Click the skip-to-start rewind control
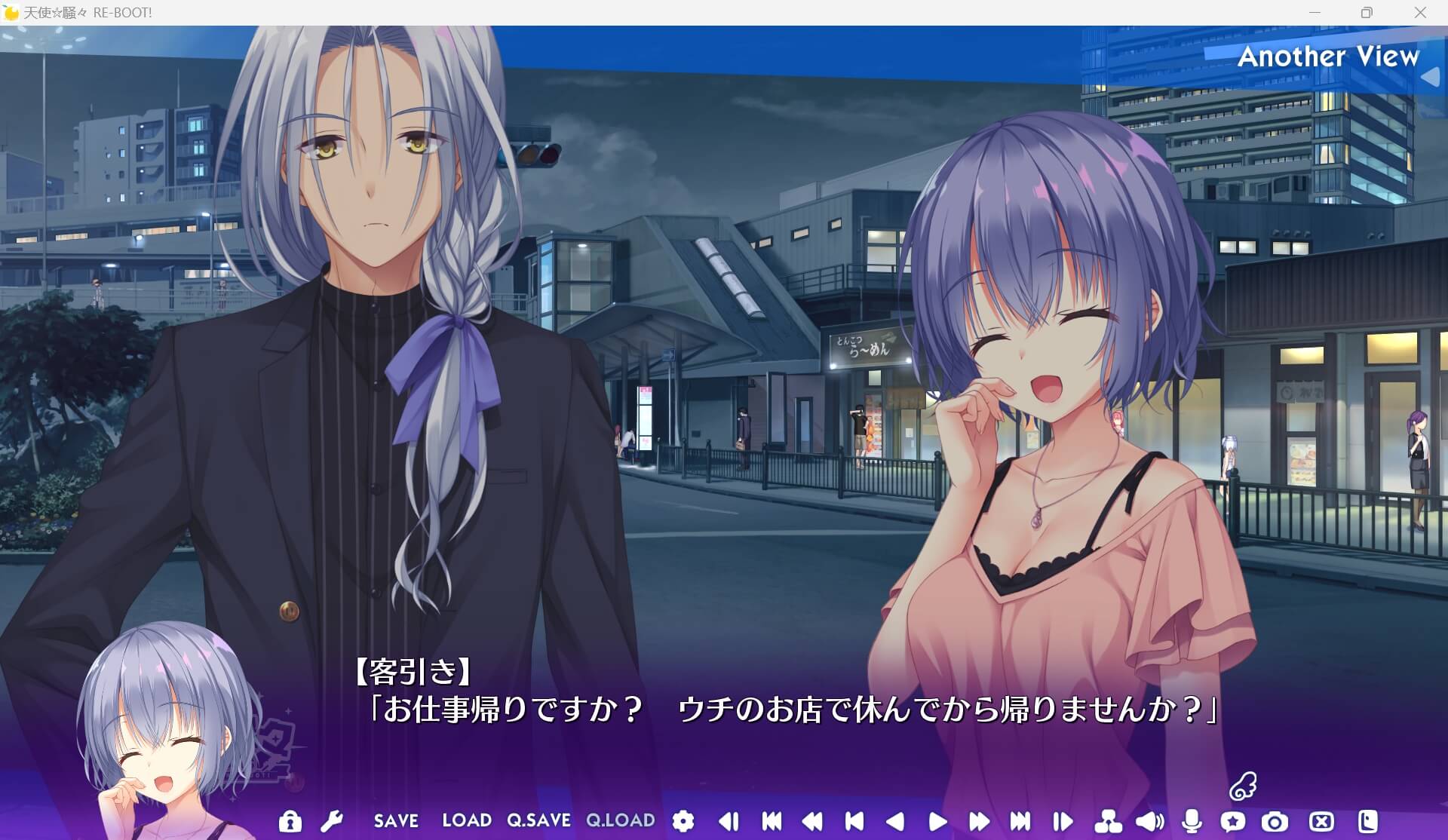 [772, 821]
